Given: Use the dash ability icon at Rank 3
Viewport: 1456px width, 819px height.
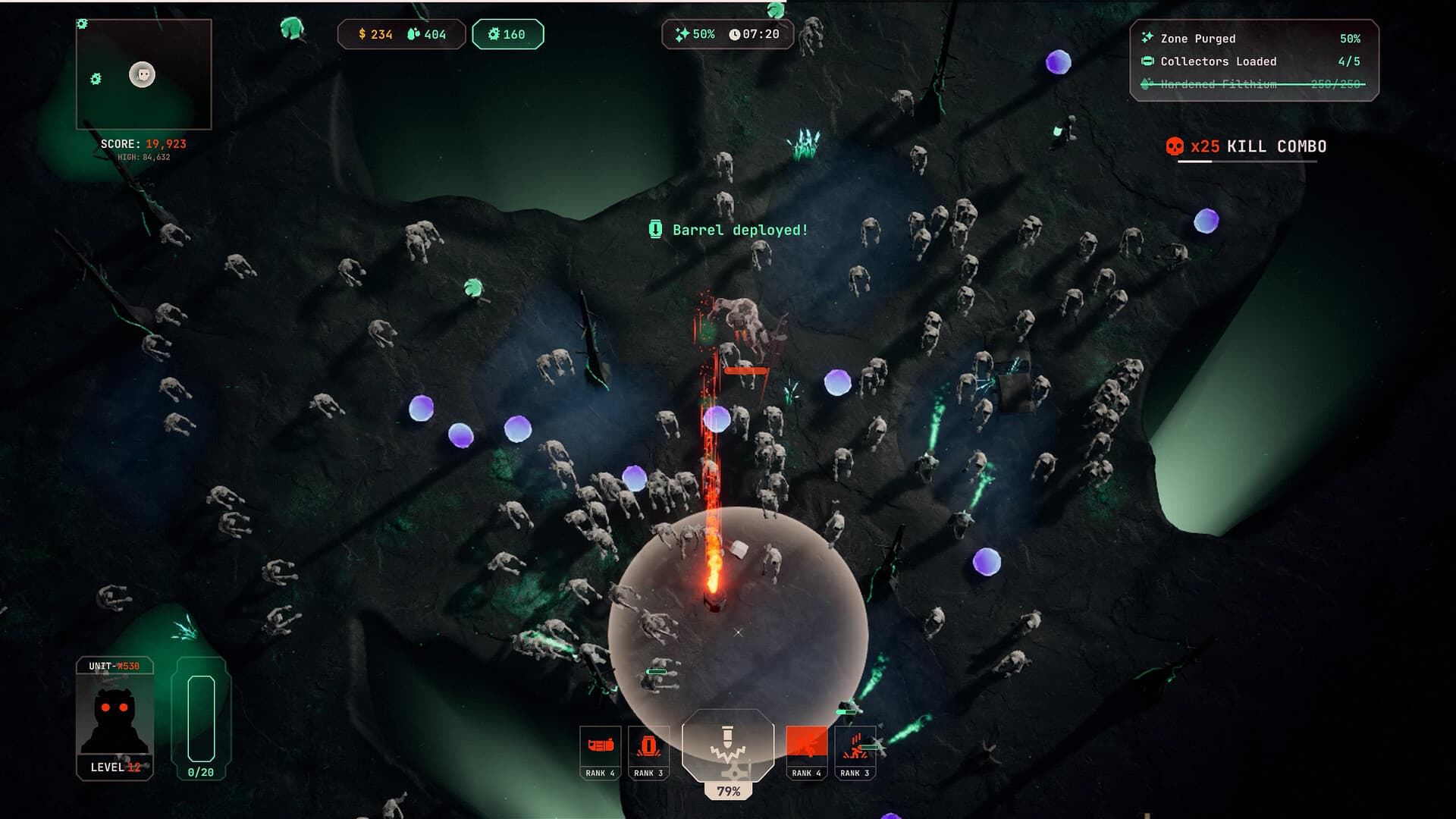Looking at the screenshot, I should click(854, 752).
